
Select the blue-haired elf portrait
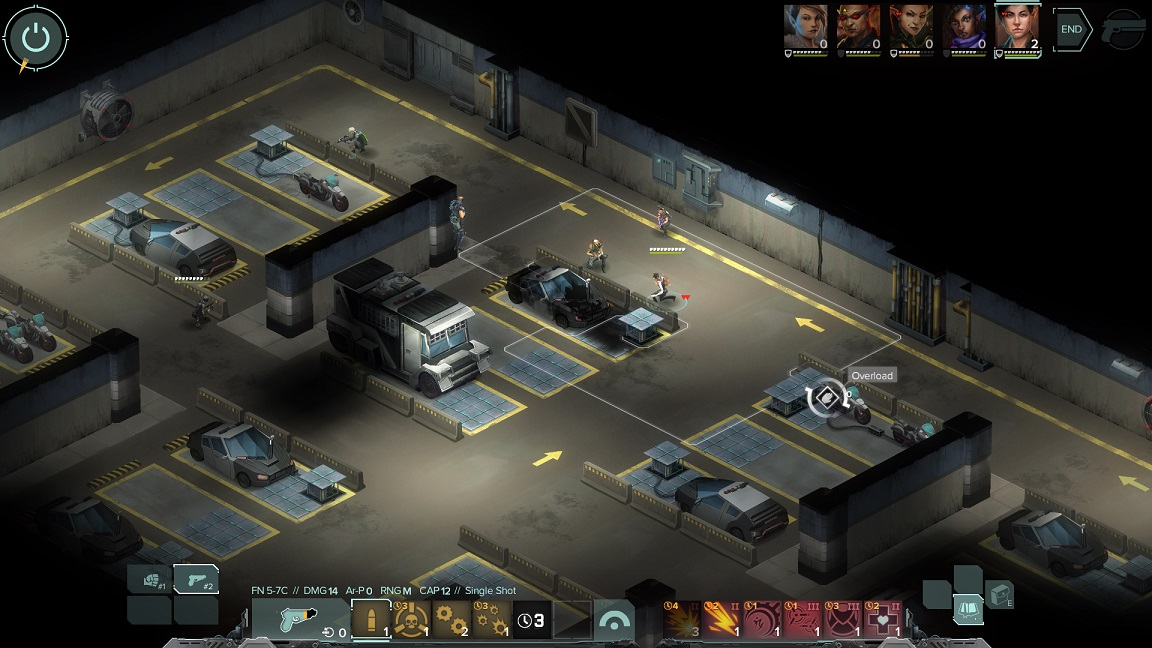point(805,26)
